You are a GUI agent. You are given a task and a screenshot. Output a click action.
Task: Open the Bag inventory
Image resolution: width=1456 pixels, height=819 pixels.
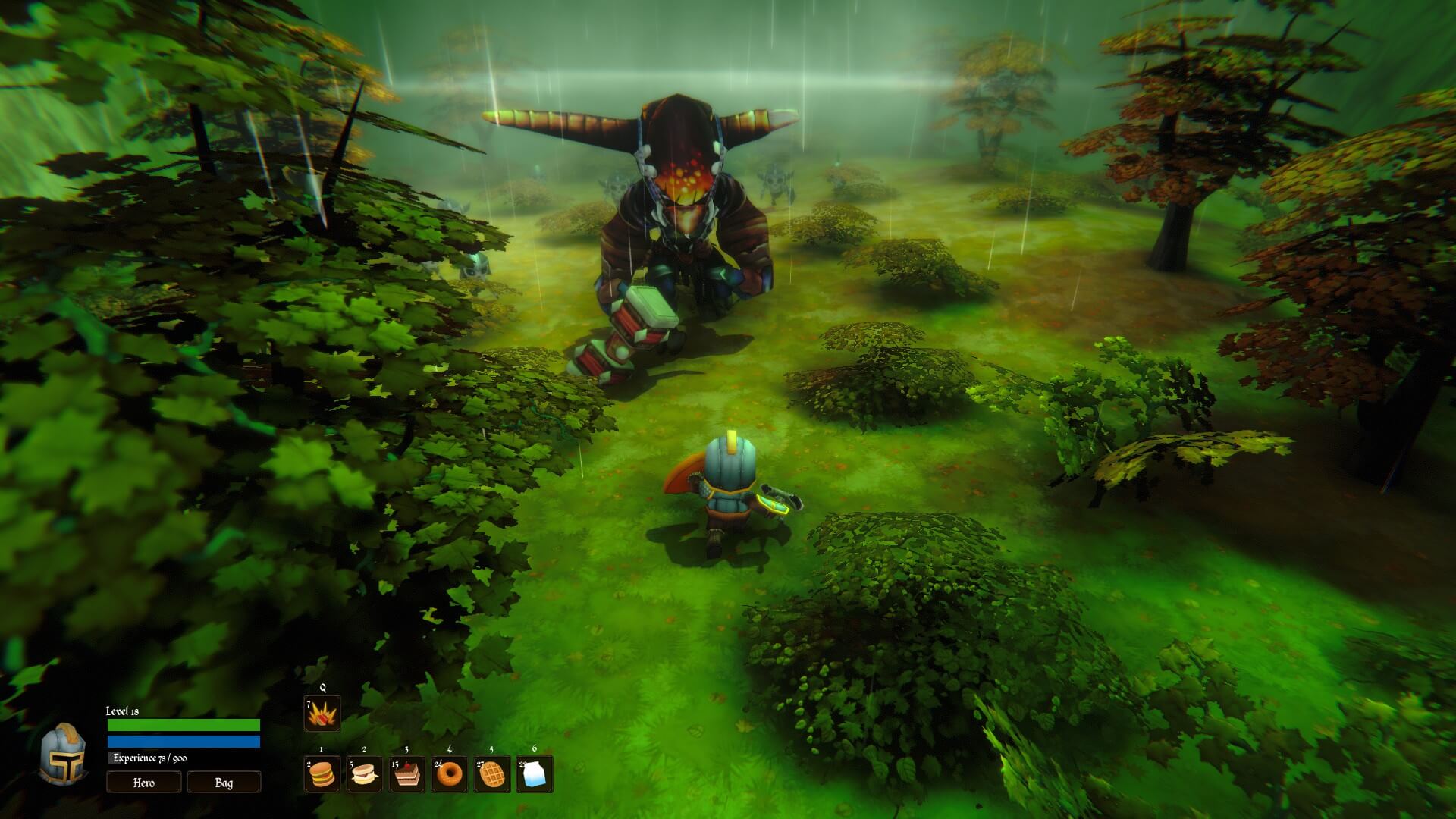(224, 782)
